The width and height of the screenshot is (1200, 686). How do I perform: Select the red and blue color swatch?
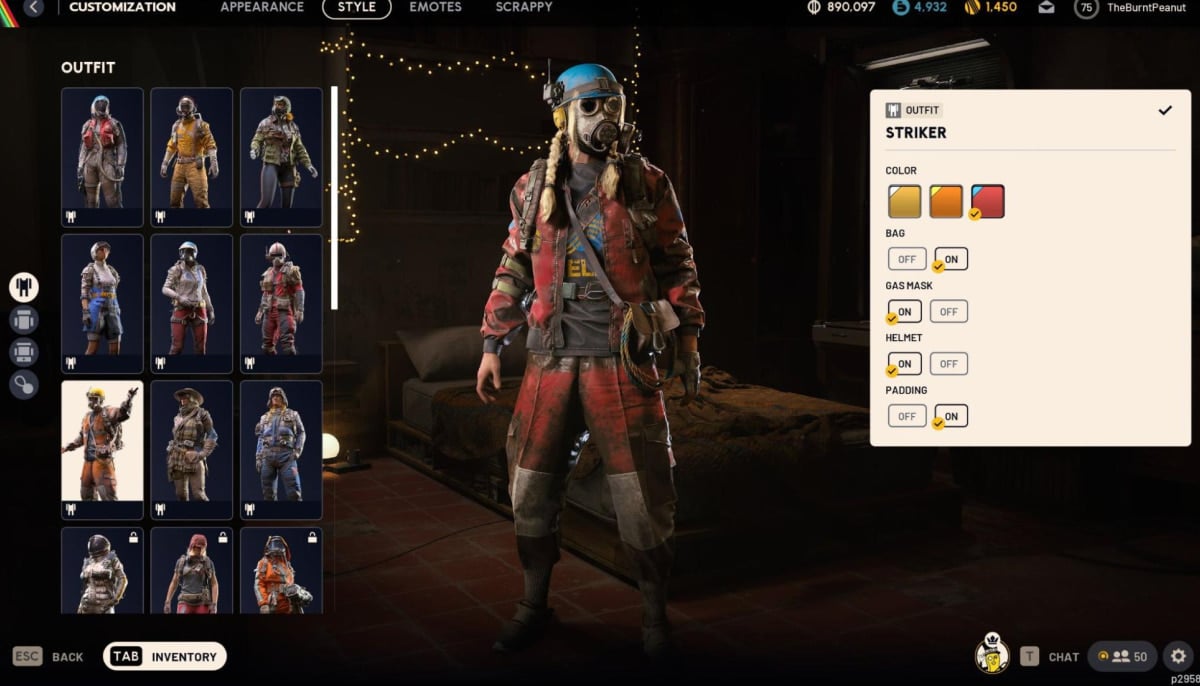[987, 201]
